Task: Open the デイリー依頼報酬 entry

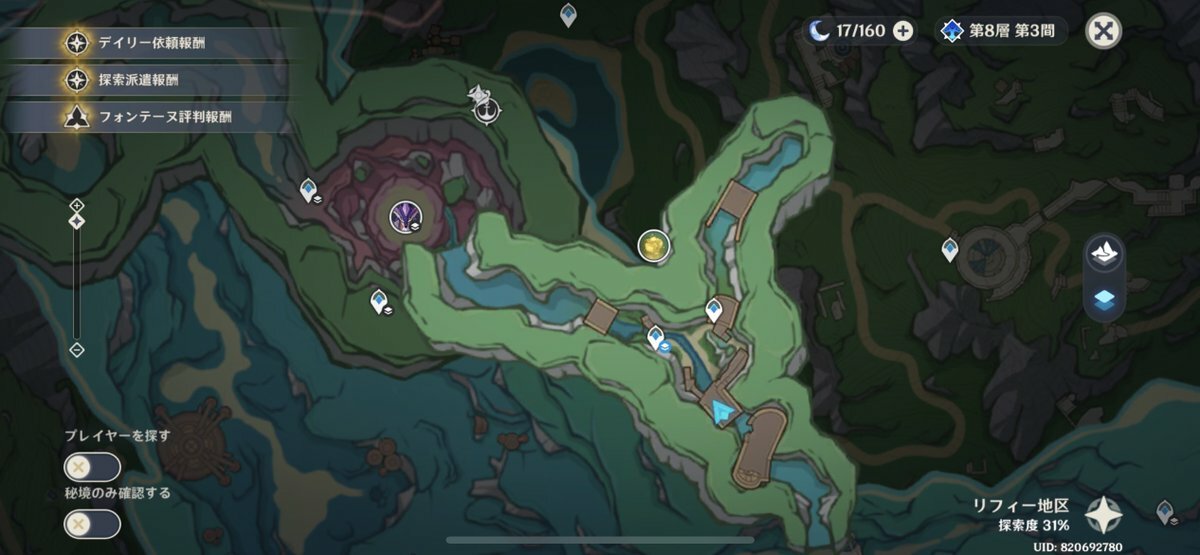Action: click(x=150, y=43)
